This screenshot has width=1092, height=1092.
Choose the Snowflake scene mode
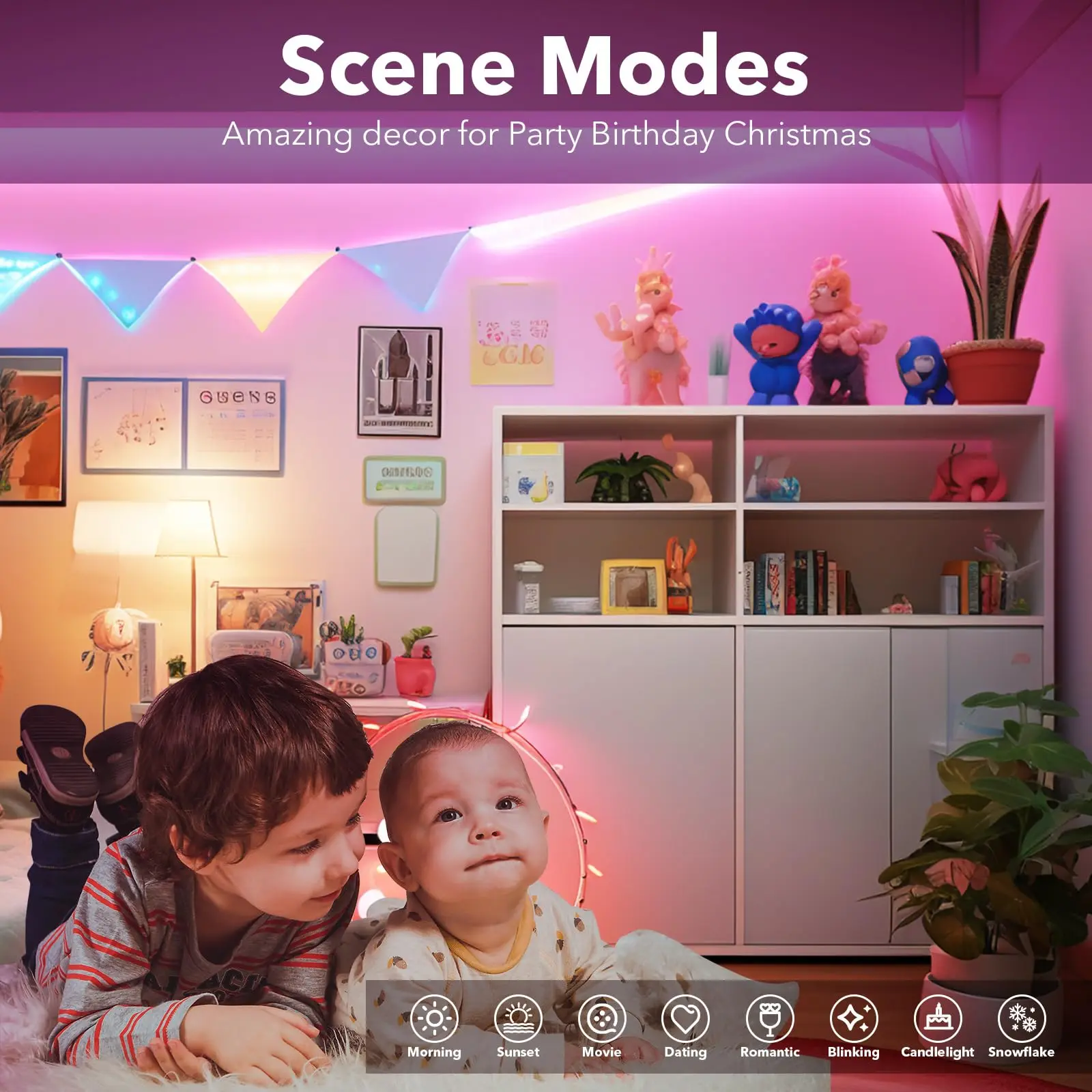pyautogui.click(x=1022, y=1019)
